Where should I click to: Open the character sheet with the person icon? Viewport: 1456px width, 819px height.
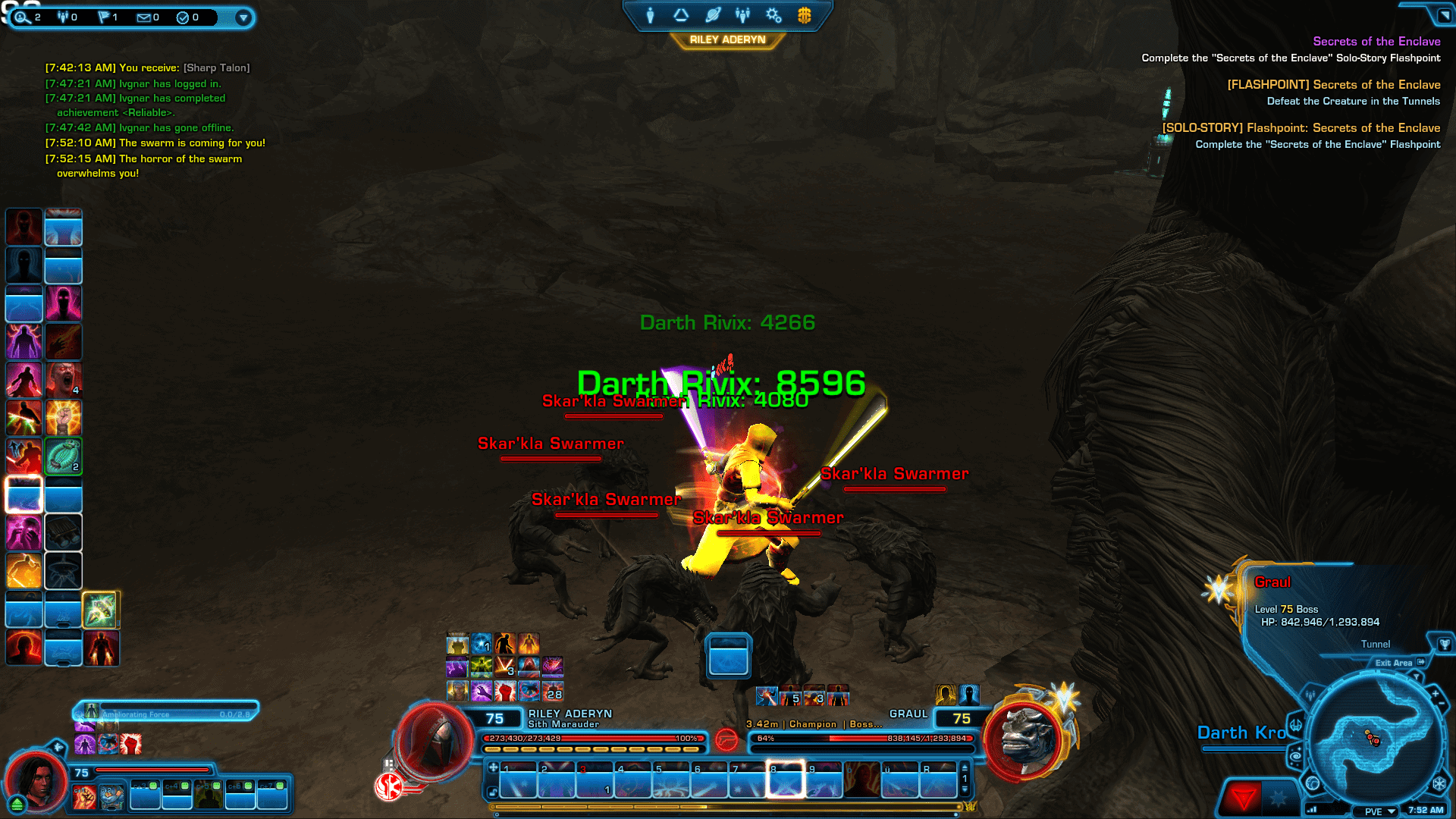pos(650,15)
